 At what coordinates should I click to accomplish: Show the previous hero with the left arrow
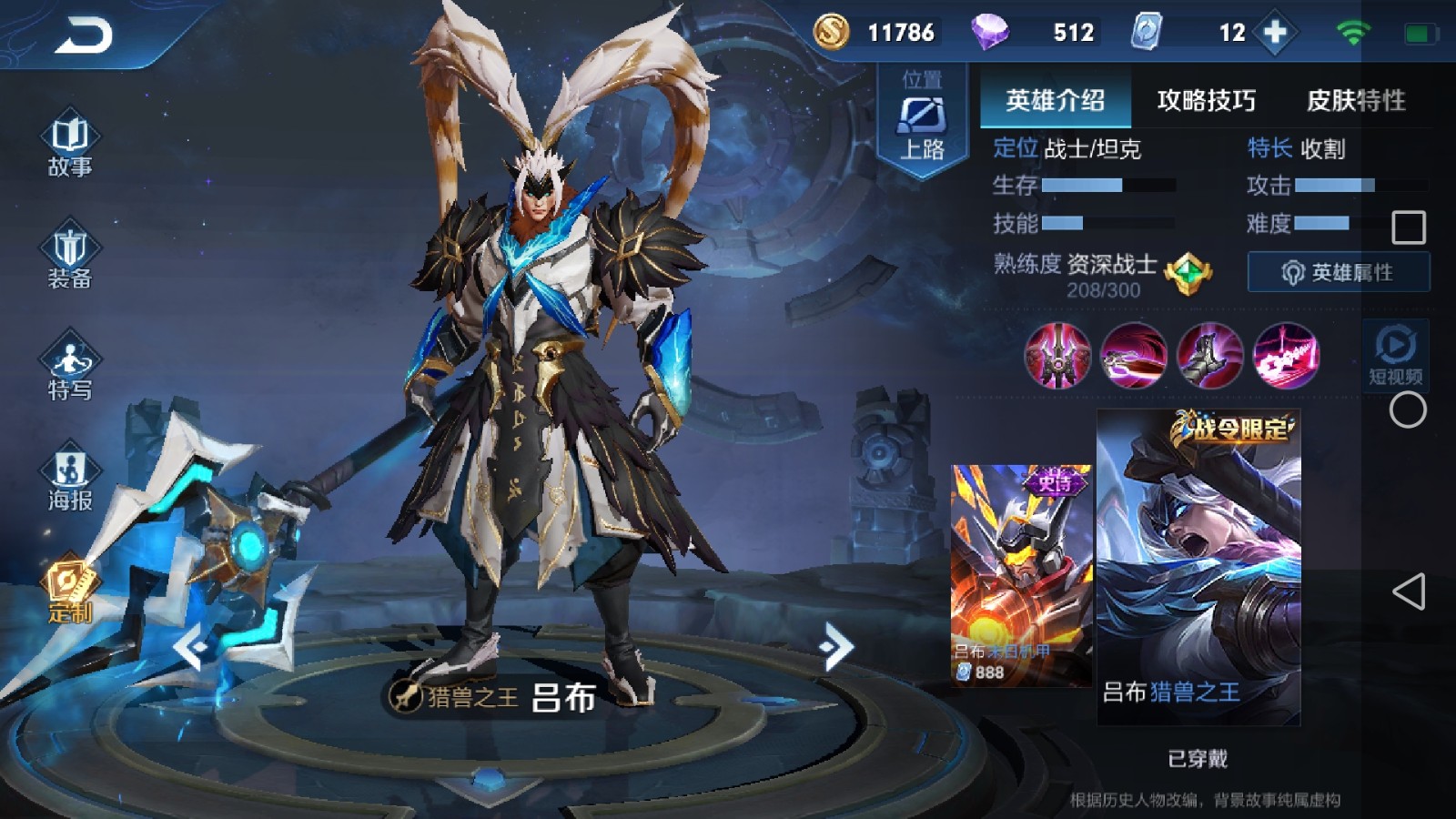pyautogui.click(x=192, y=646)
